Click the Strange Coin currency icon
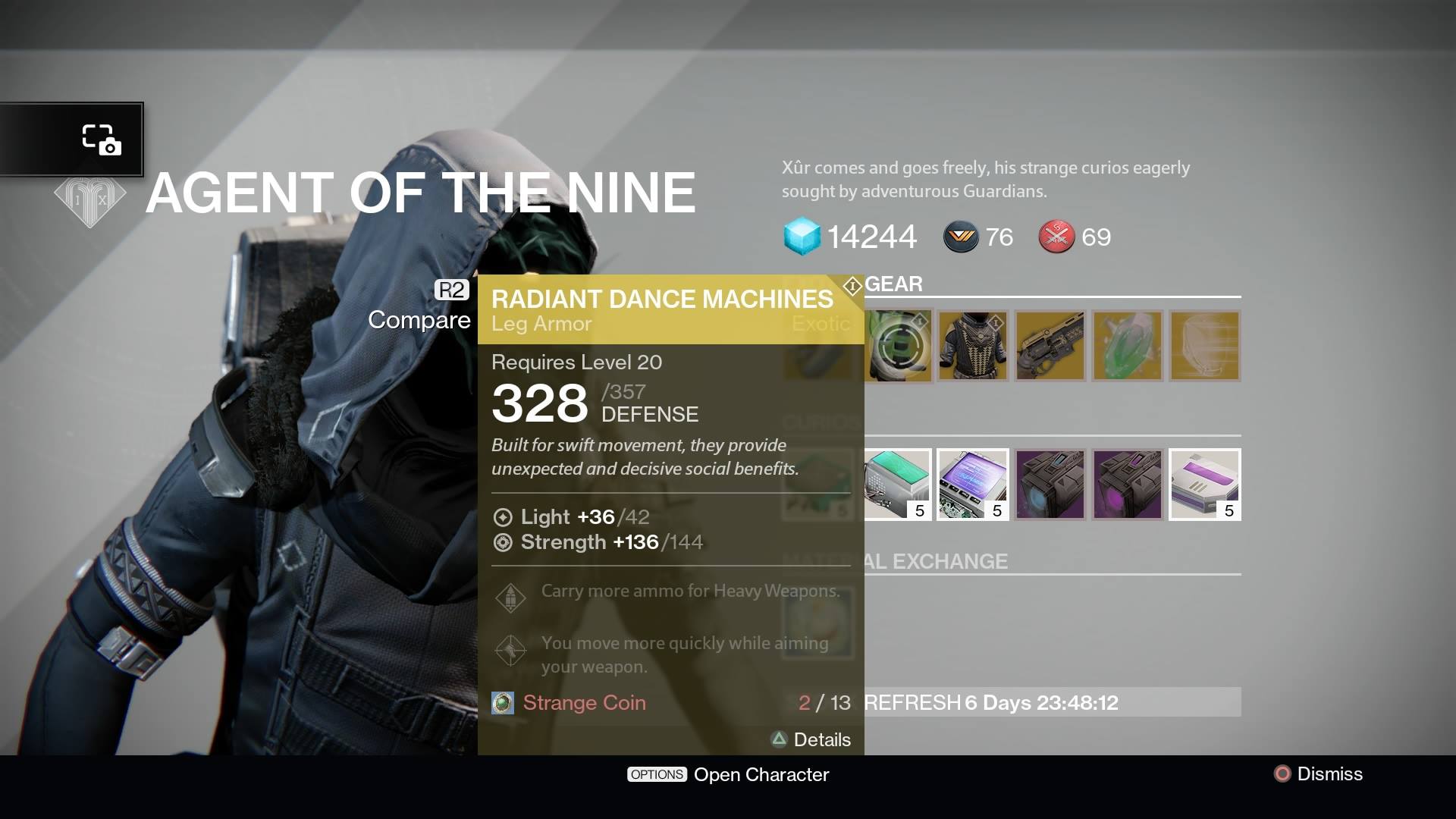 tap(503, 703)
